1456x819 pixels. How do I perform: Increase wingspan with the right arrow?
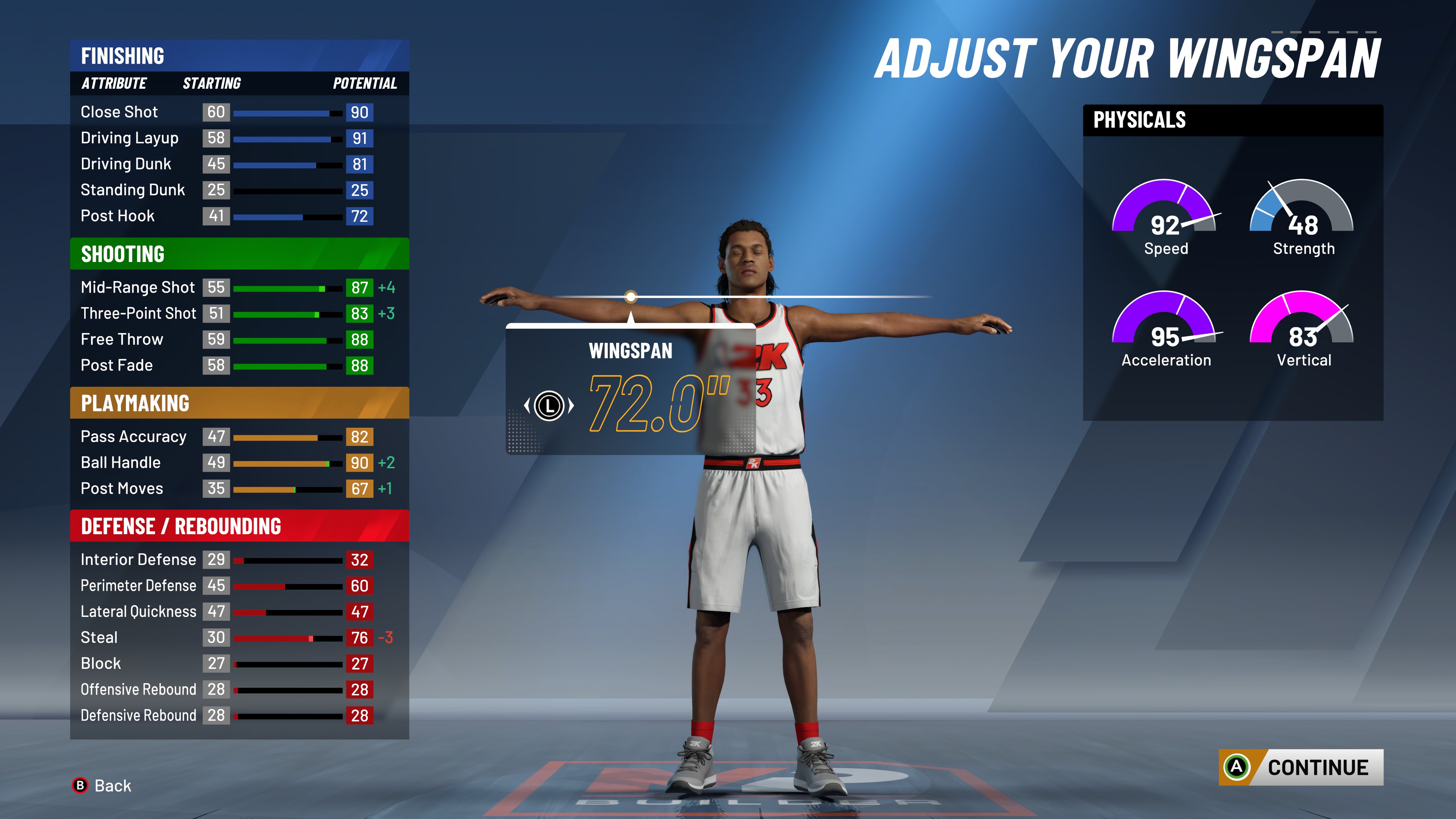coord(571,405)
